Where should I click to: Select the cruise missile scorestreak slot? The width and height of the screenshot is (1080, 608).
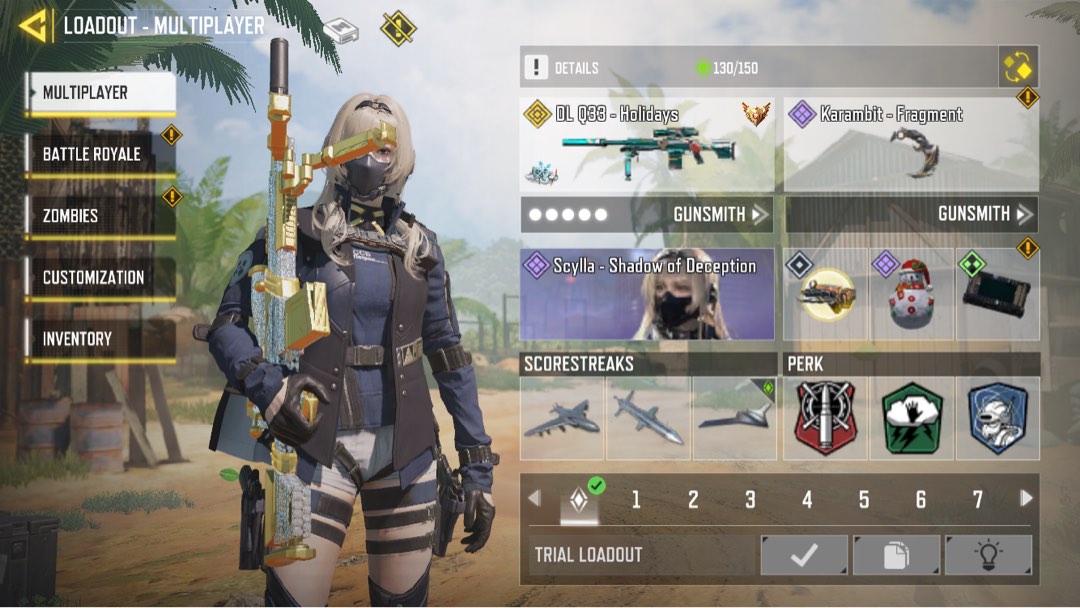648,418
